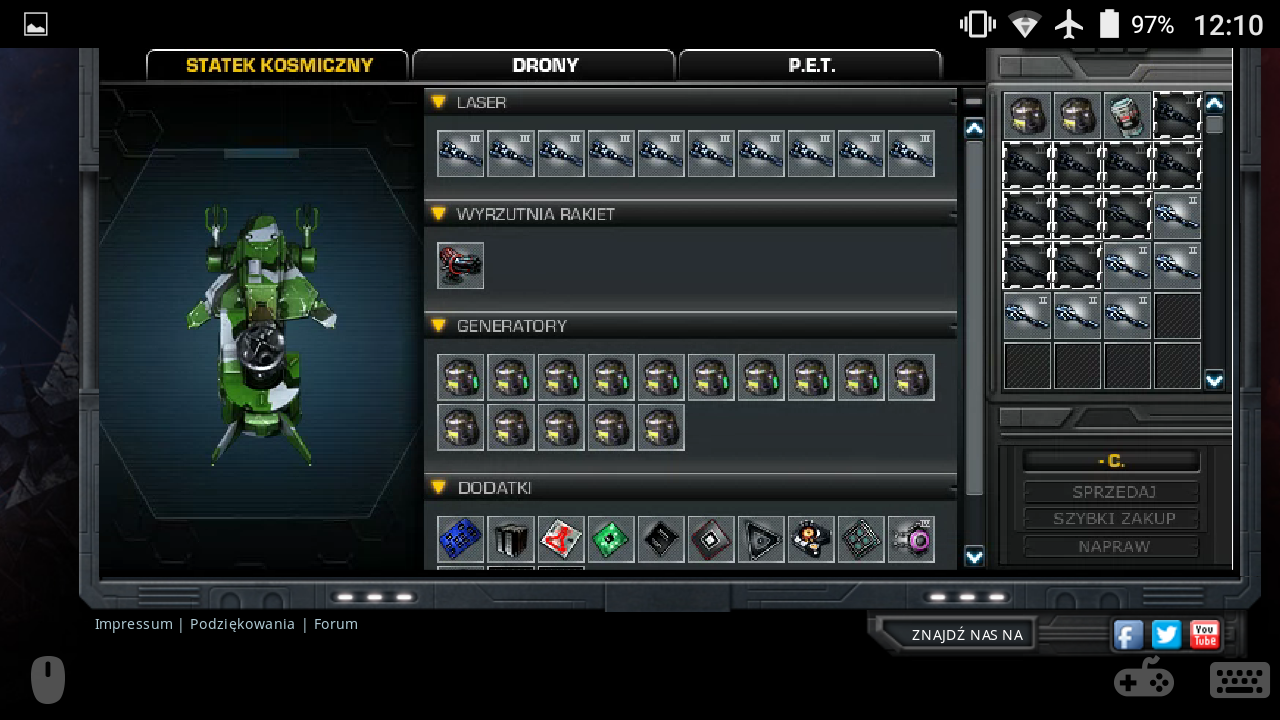Collapse the Dodatki section
The height and width of the screenshot is (720, 1280).
[439, 488]
